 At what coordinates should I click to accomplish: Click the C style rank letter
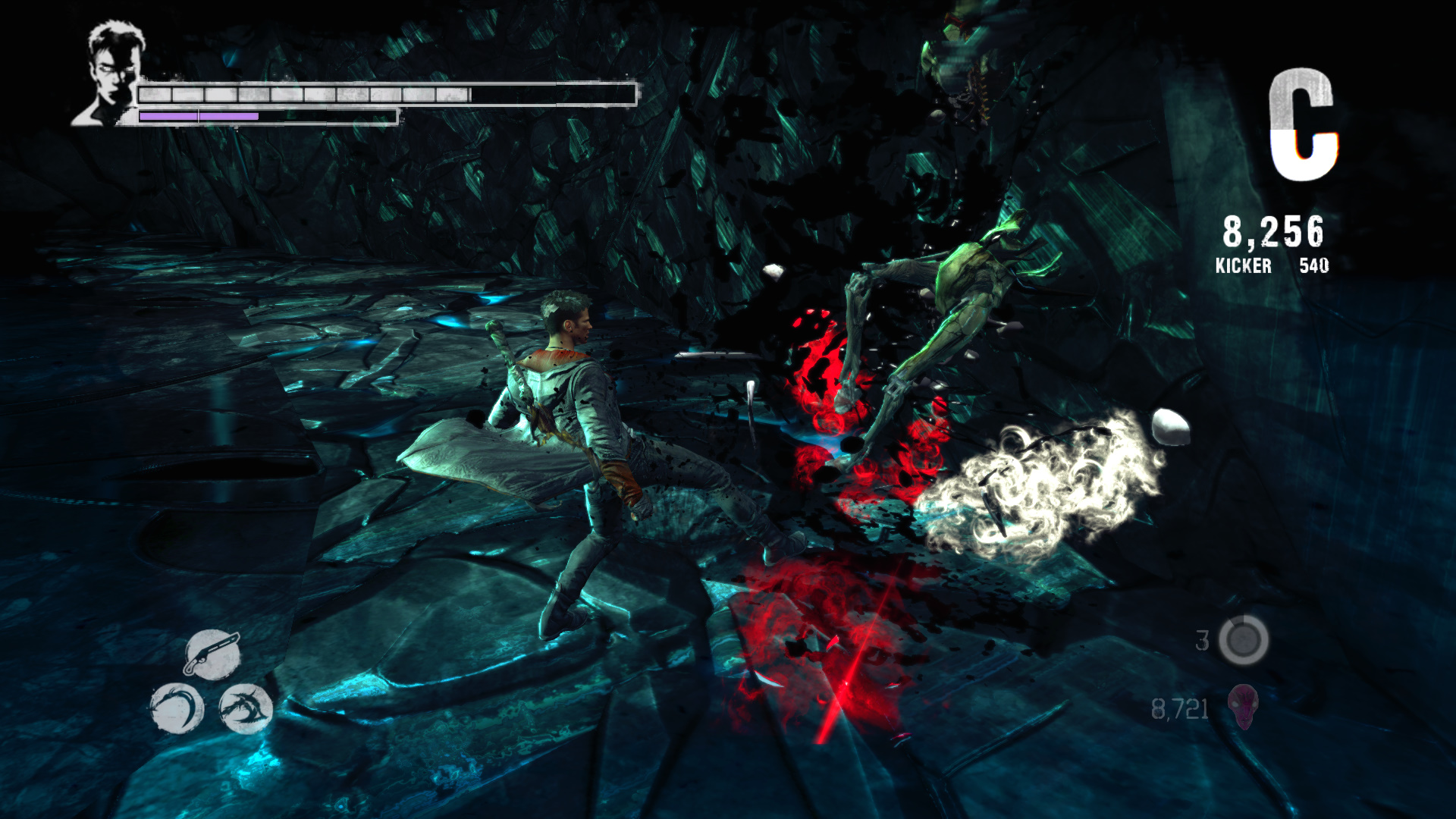point(1303,125)
